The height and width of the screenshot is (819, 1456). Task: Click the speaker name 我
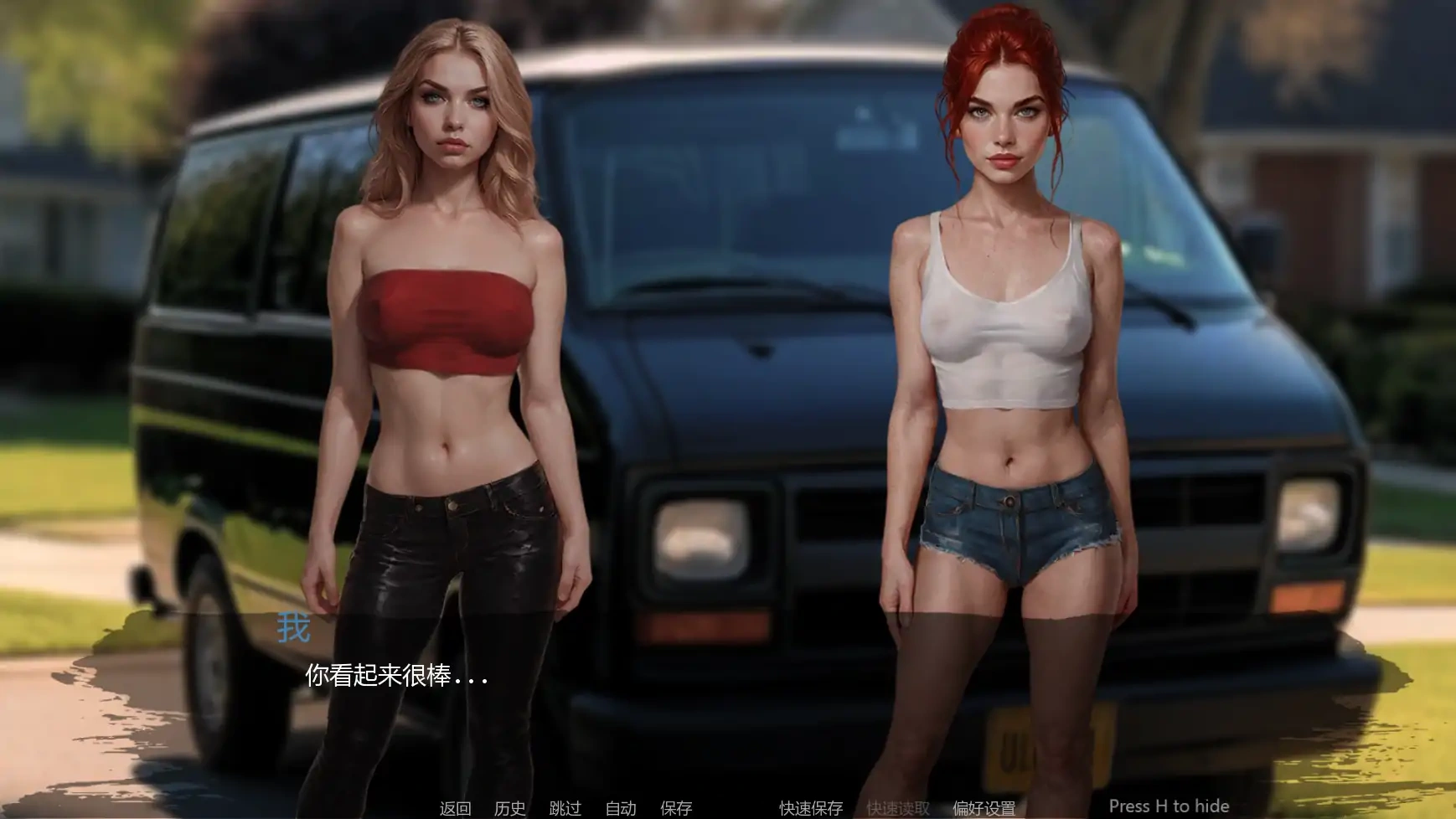[x=292, y=625]
